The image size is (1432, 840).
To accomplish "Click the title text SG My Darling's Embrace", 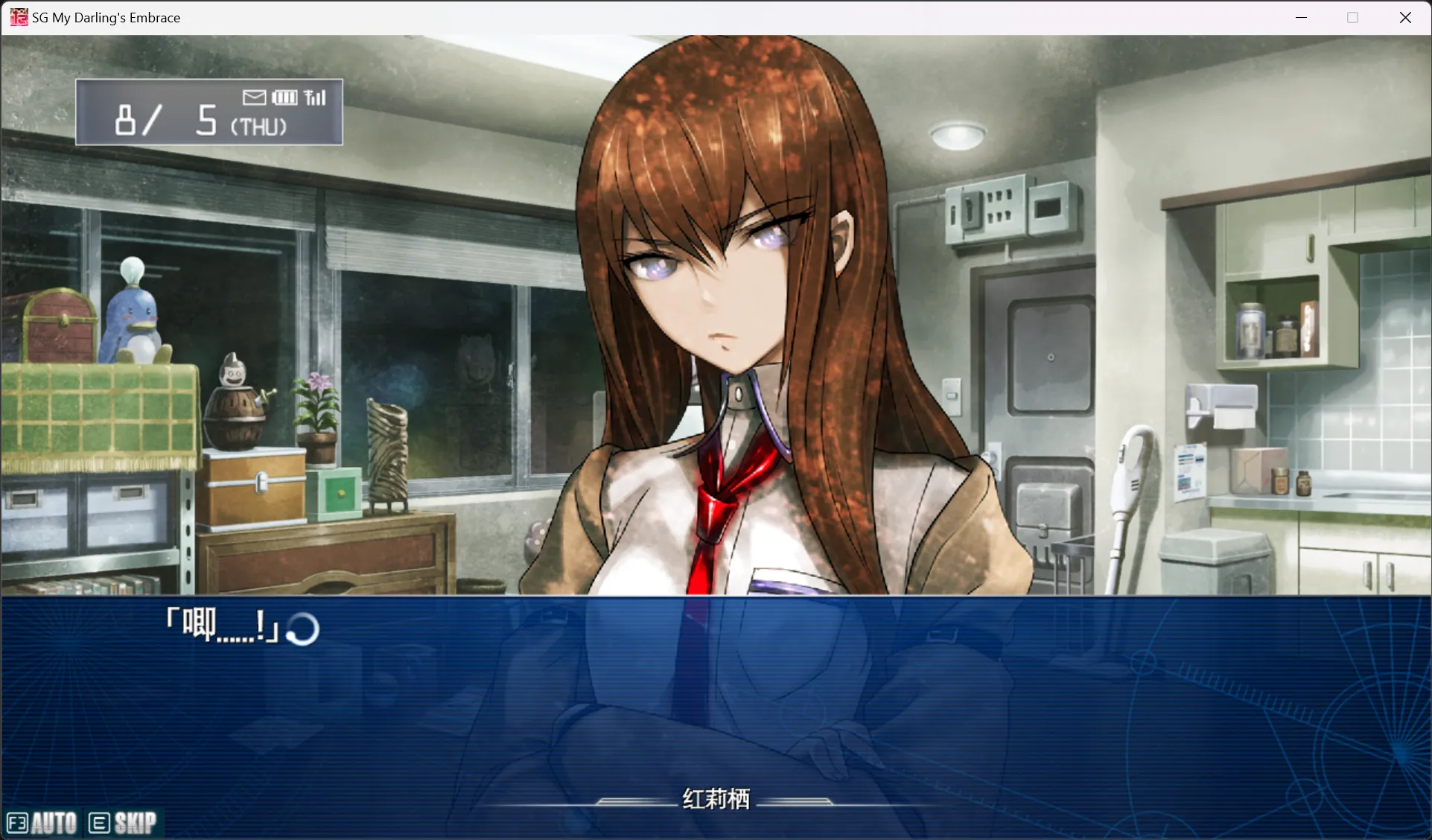I will [104, 16].
